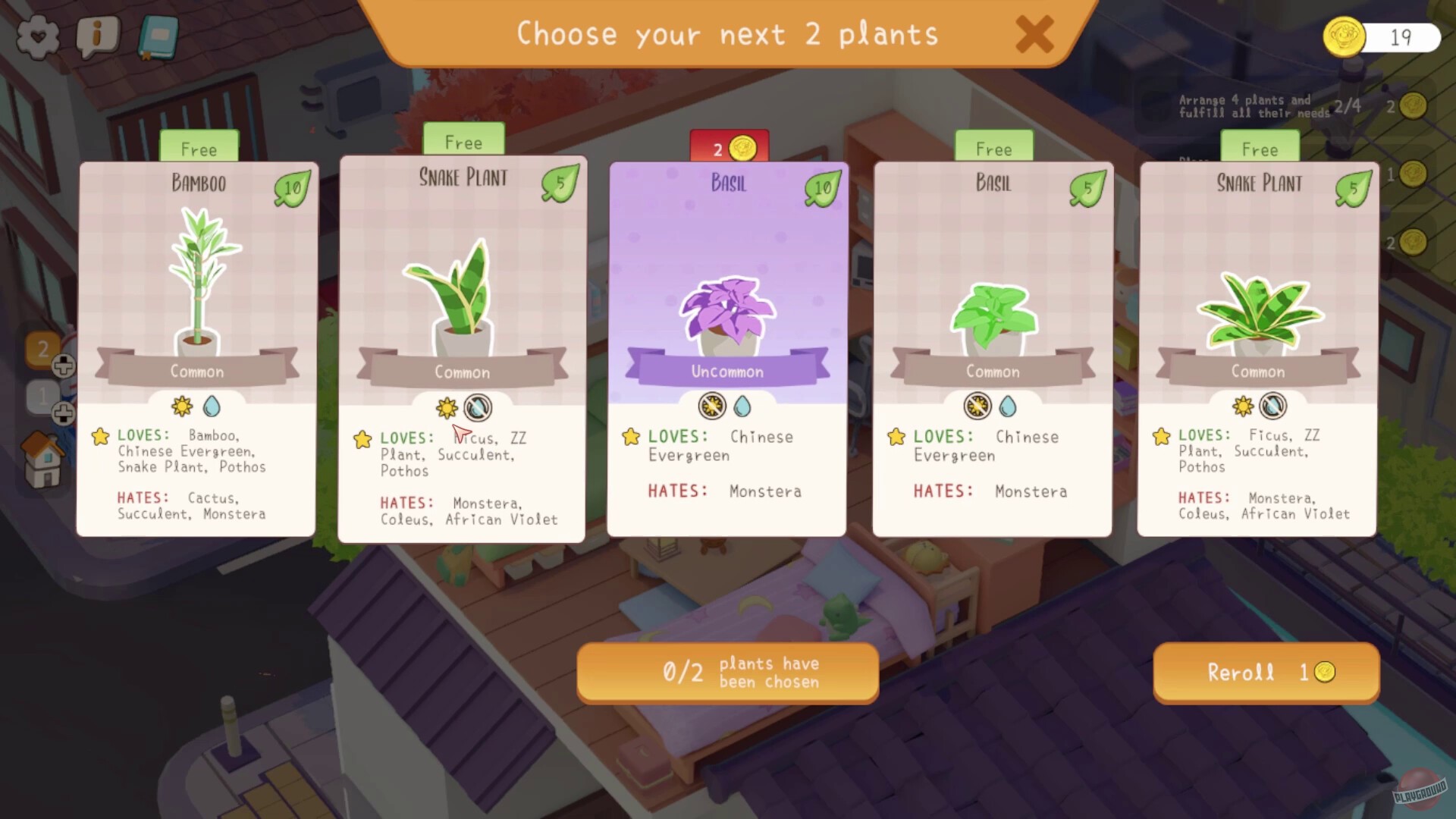
Task: Click the star Loves icon on the Snake Plant card
Action: click(x=362, y=438)
